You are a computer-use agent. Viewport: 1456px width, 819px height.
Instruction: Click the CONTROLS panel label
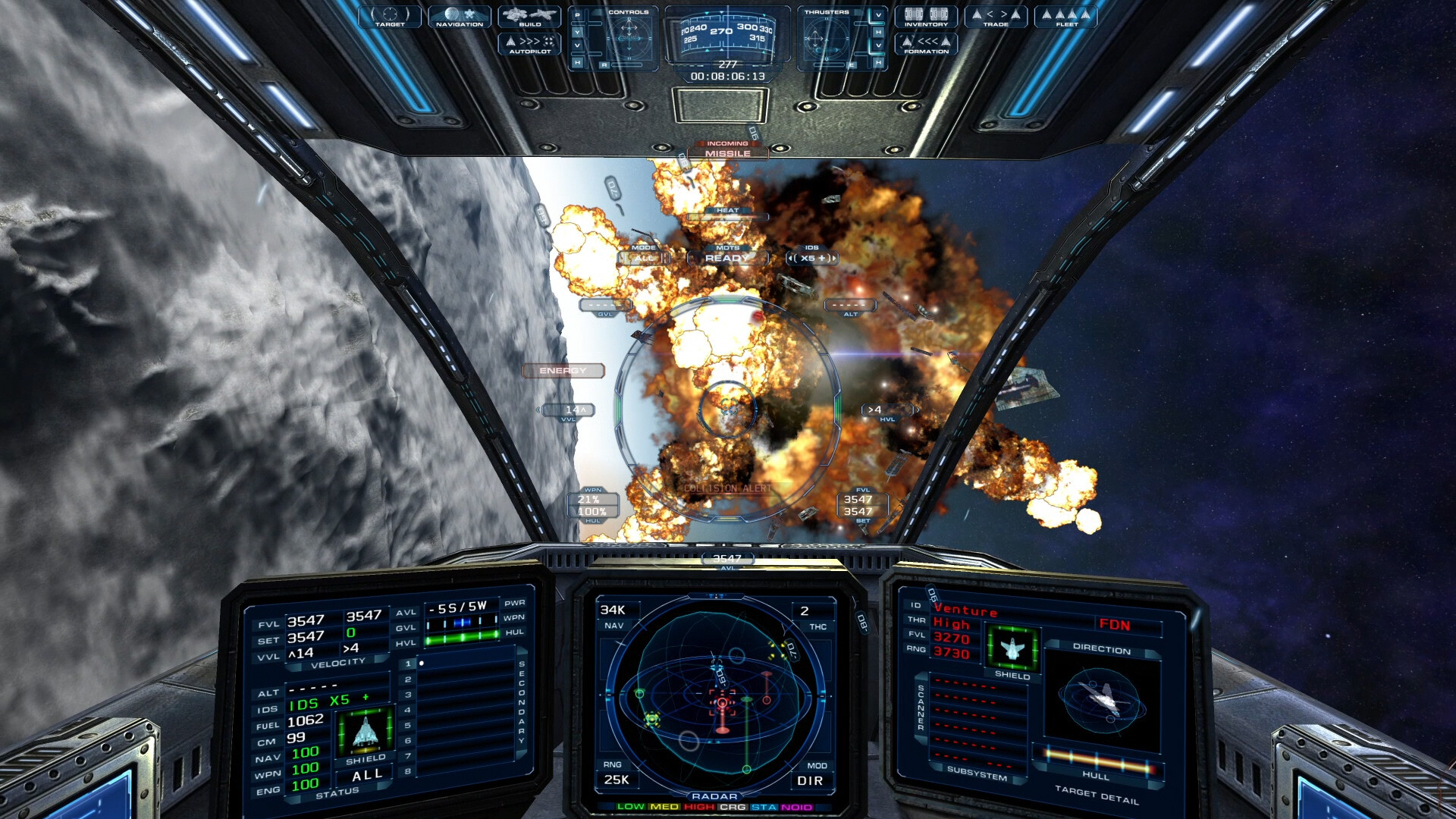pos(629,13)
